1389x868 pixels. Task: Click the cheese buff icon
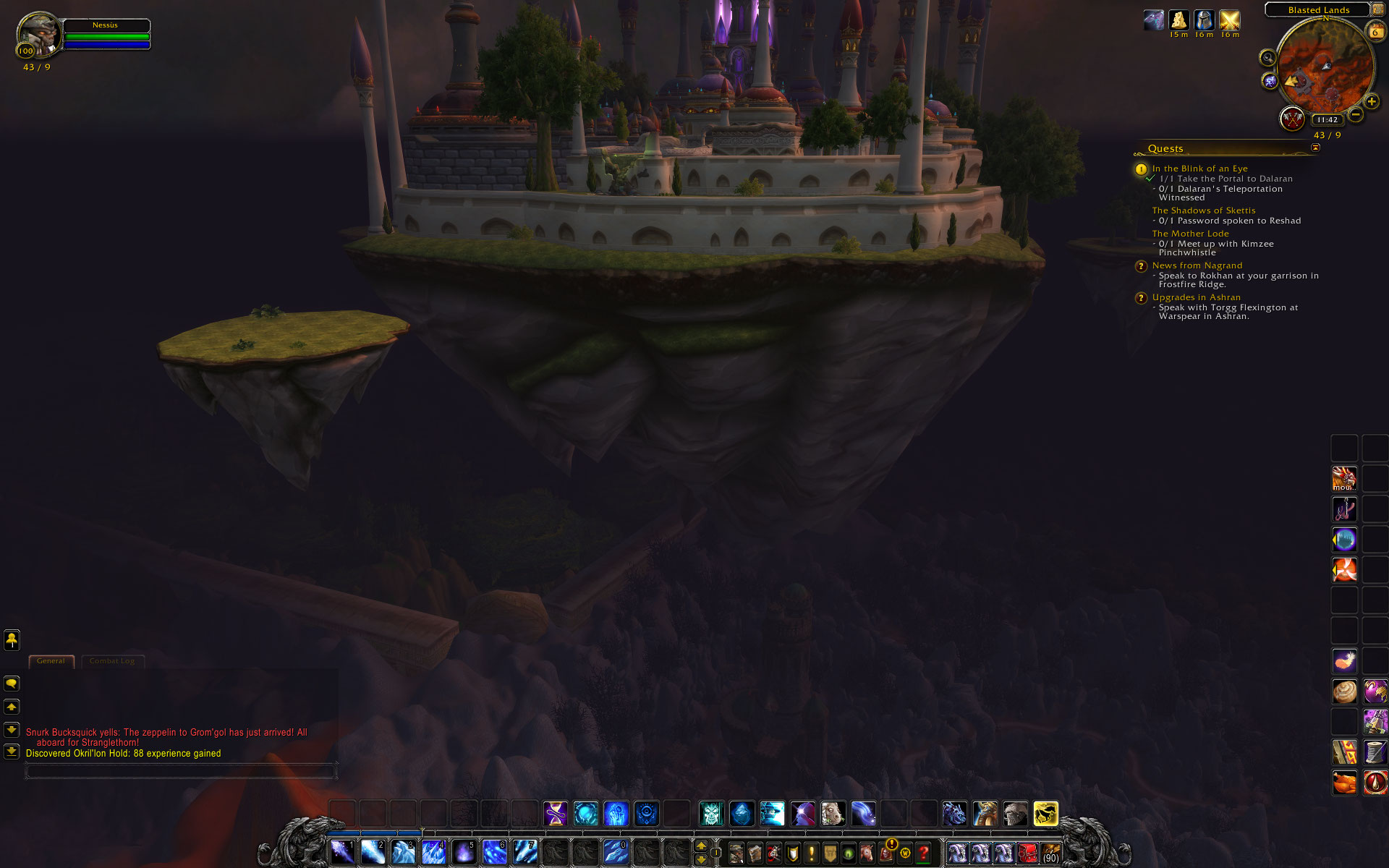[x=1179, y=20]
